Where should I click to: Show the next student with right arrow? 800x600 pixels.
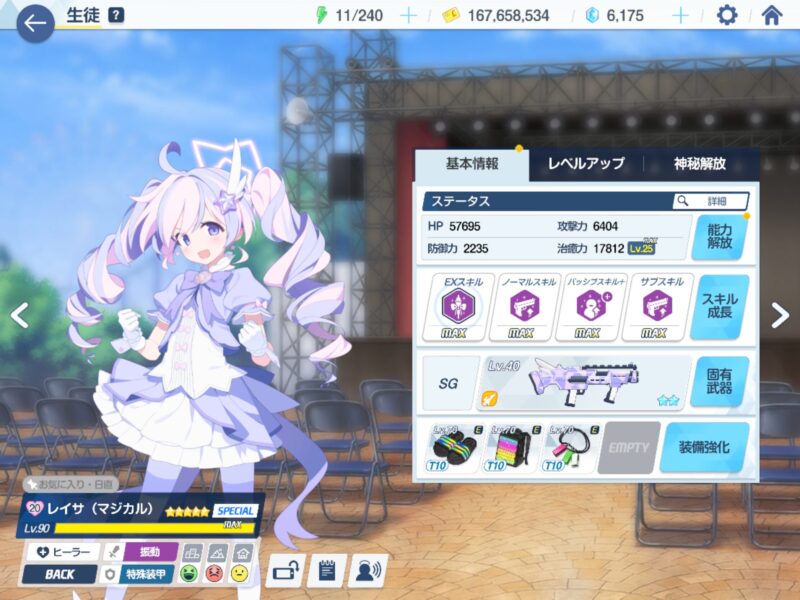781,315
